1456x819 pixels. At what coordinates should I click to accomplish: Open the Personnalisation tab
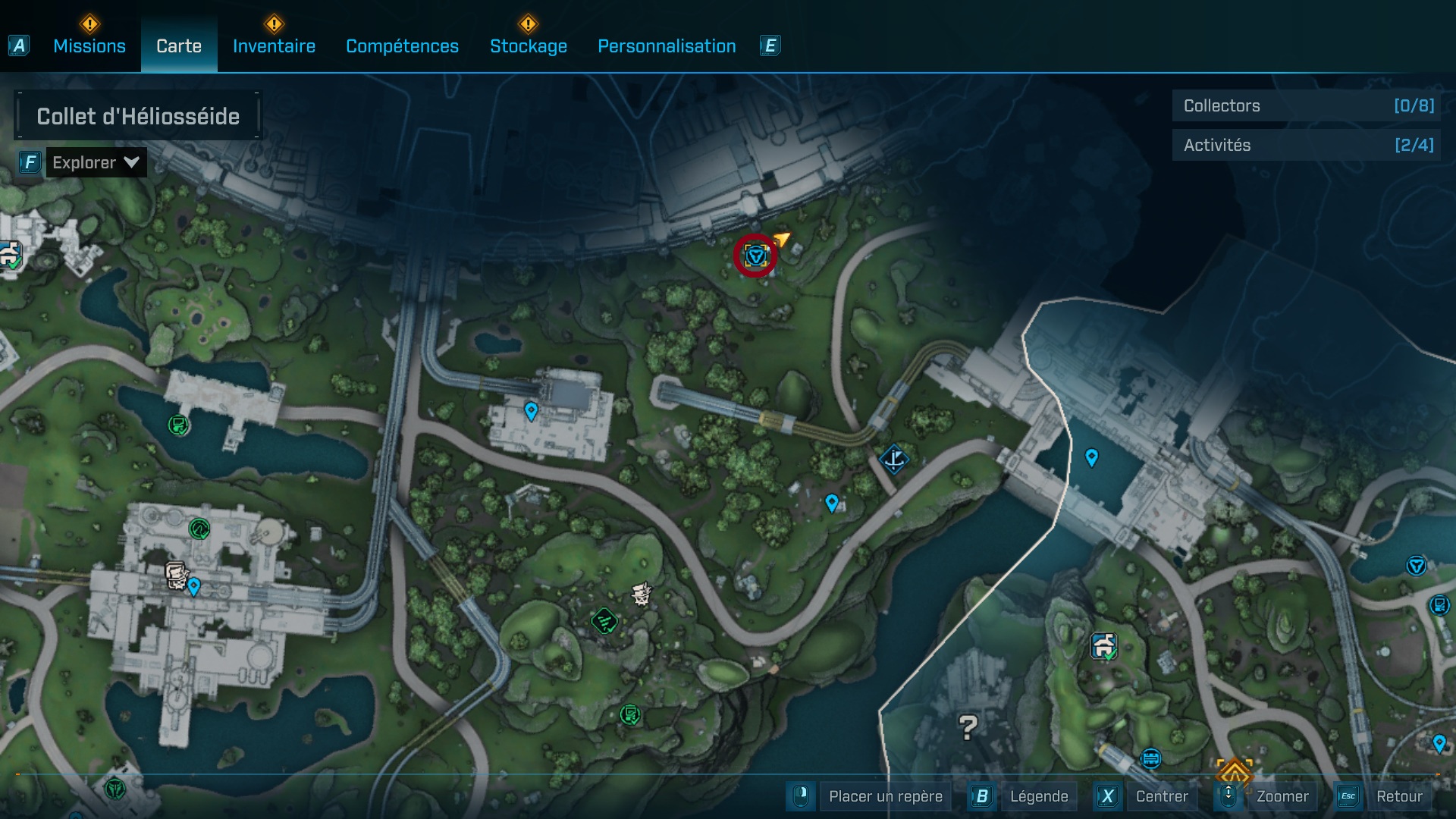tap(667, 46)
